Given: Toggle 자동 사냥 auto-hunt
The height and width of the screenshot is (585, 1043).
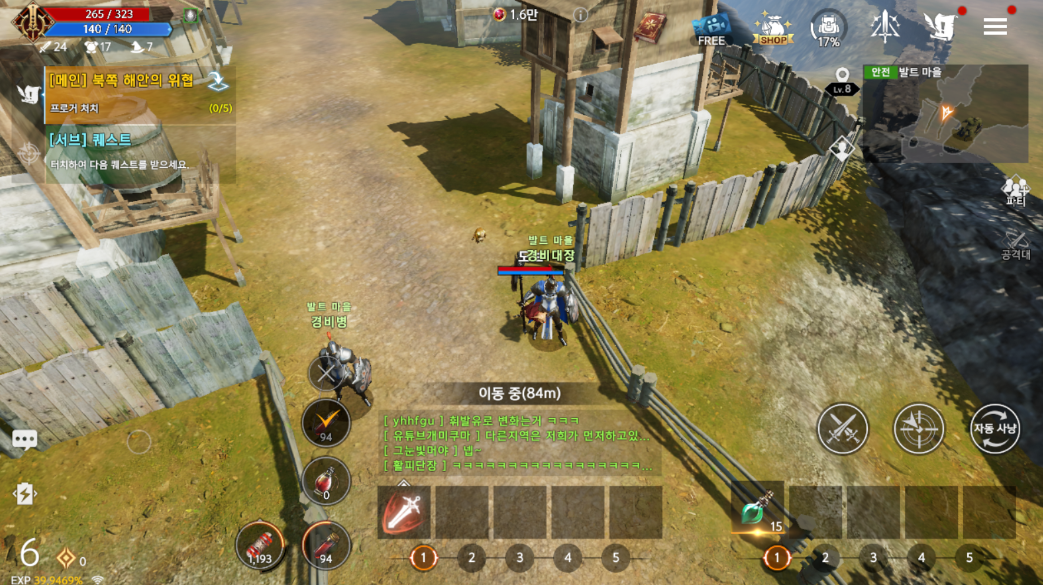Looking at the screenshot, I should point(994,429).
